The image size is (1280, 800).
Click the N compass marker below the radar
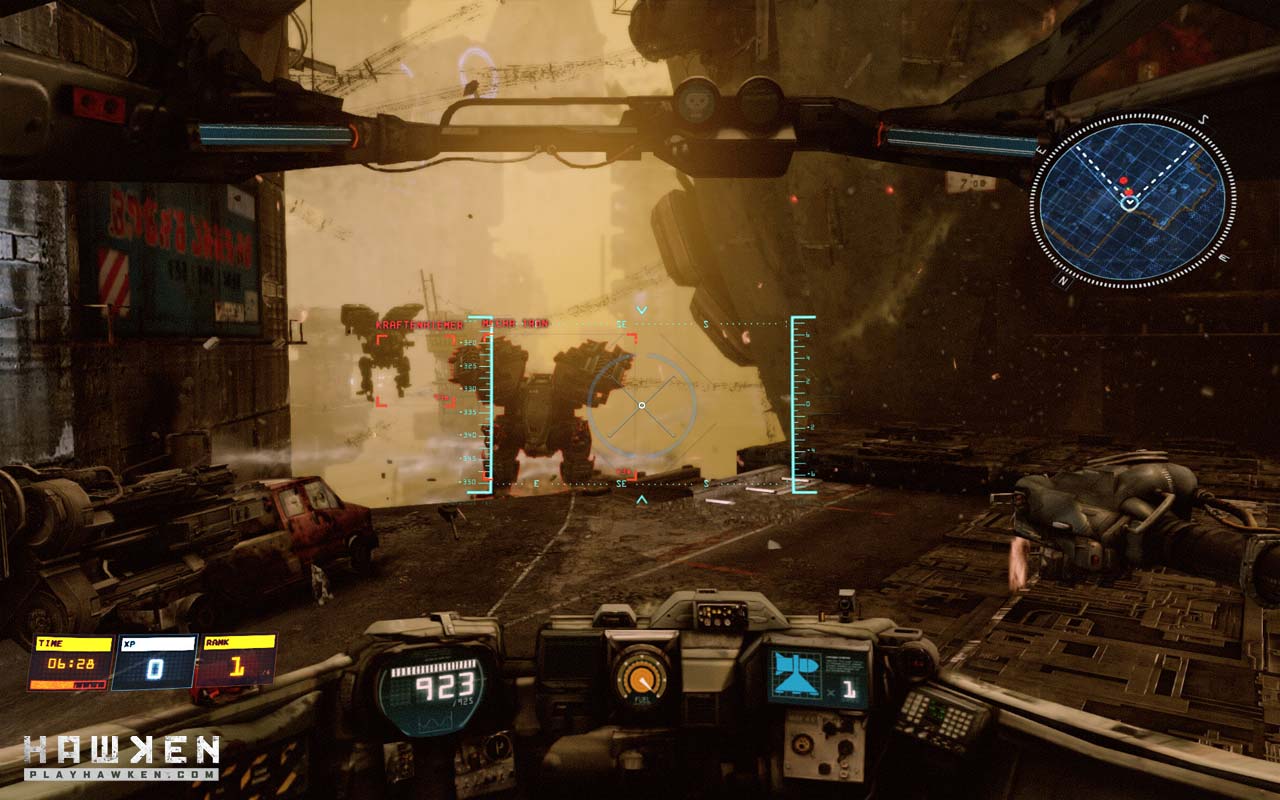pyautogui.click(x=1063, y=279)
